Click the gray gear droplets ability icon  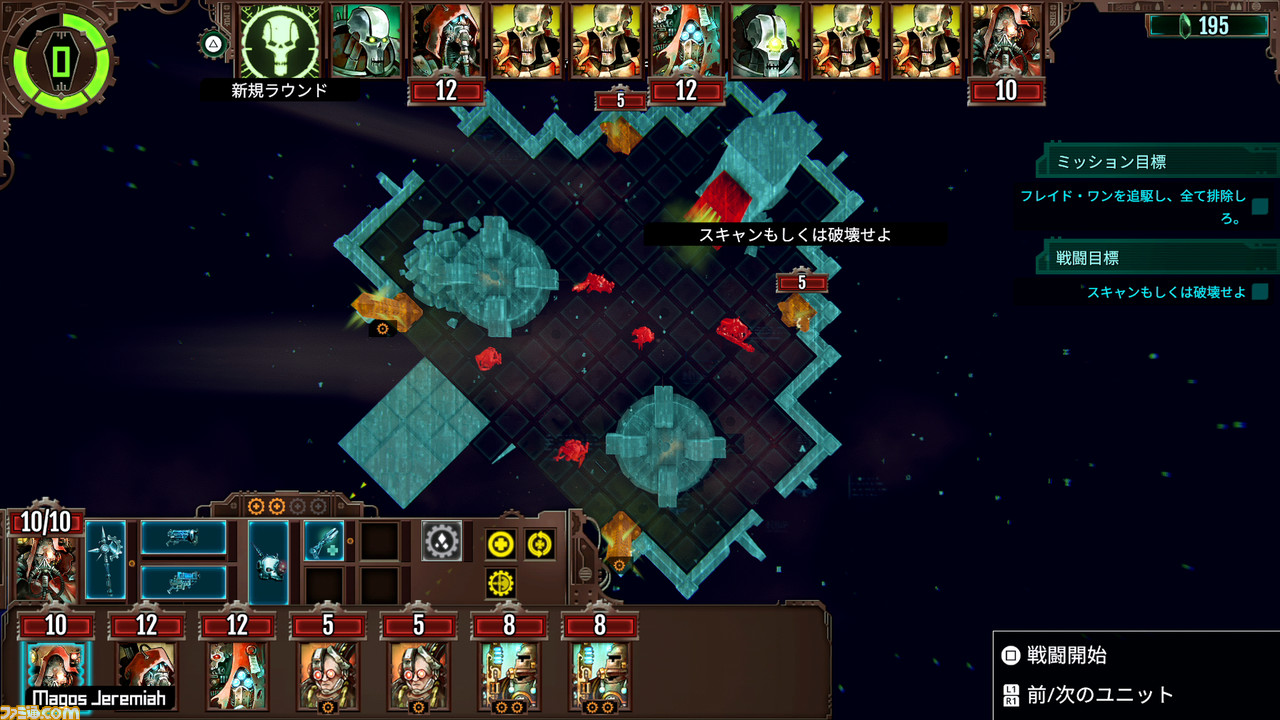tap(441, 540)
